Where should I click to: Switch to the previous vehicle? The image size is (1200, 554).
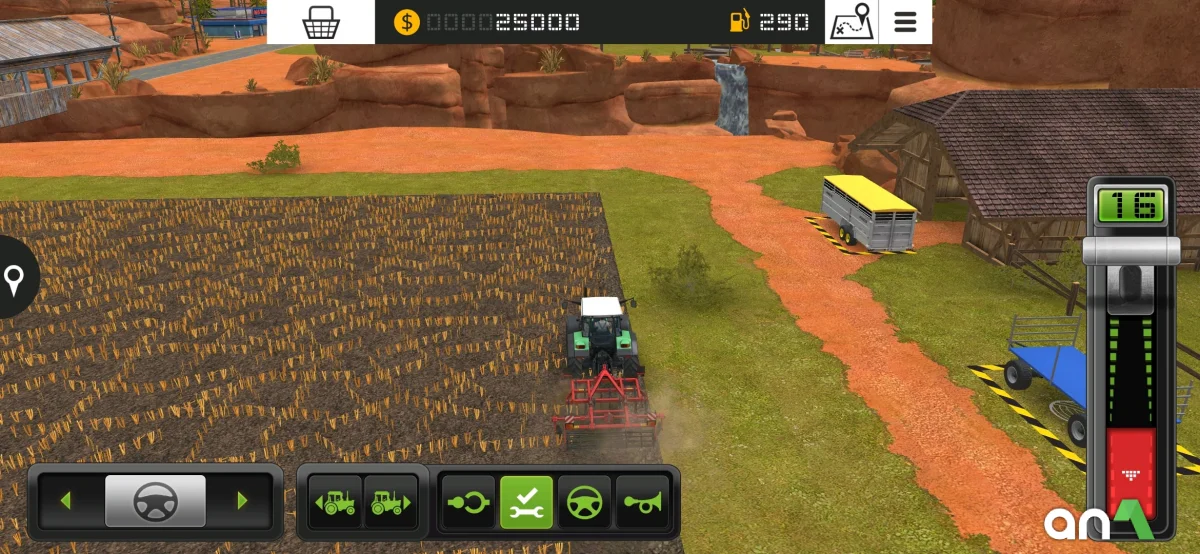[x=336, y=502]
